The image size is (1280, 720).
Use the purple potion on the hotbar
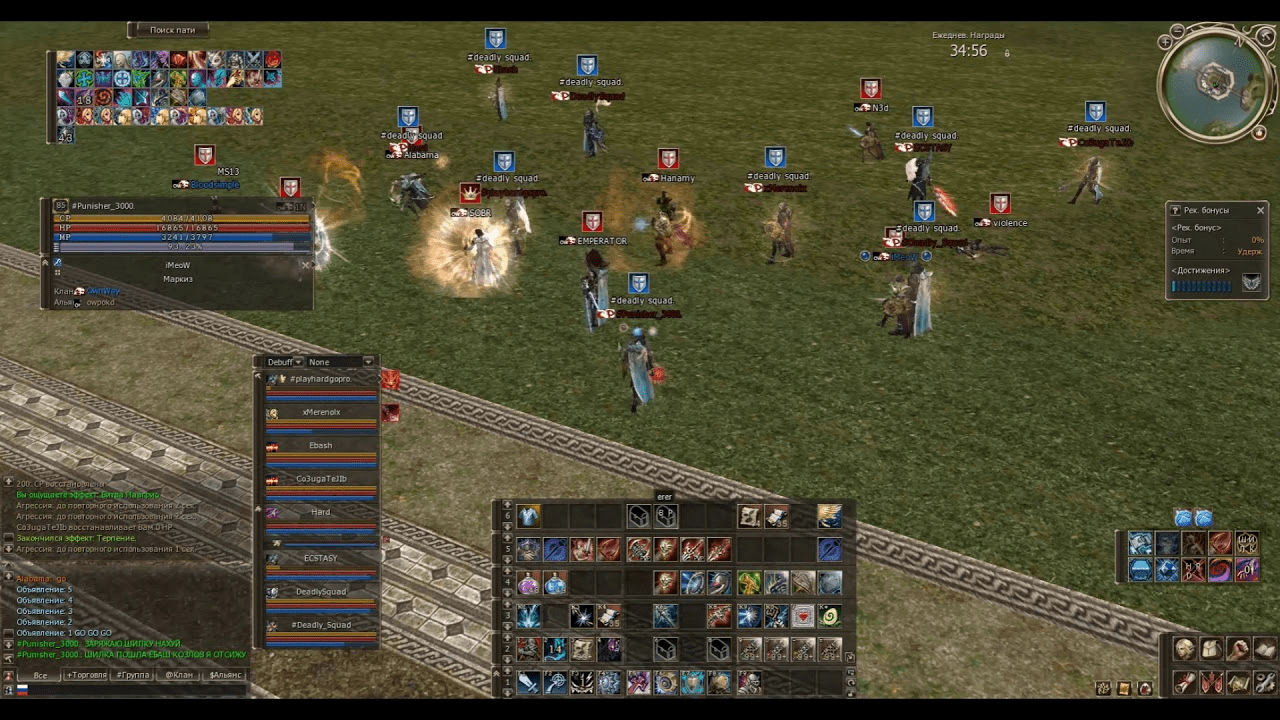pyautogui.click(x=529, y=582)
